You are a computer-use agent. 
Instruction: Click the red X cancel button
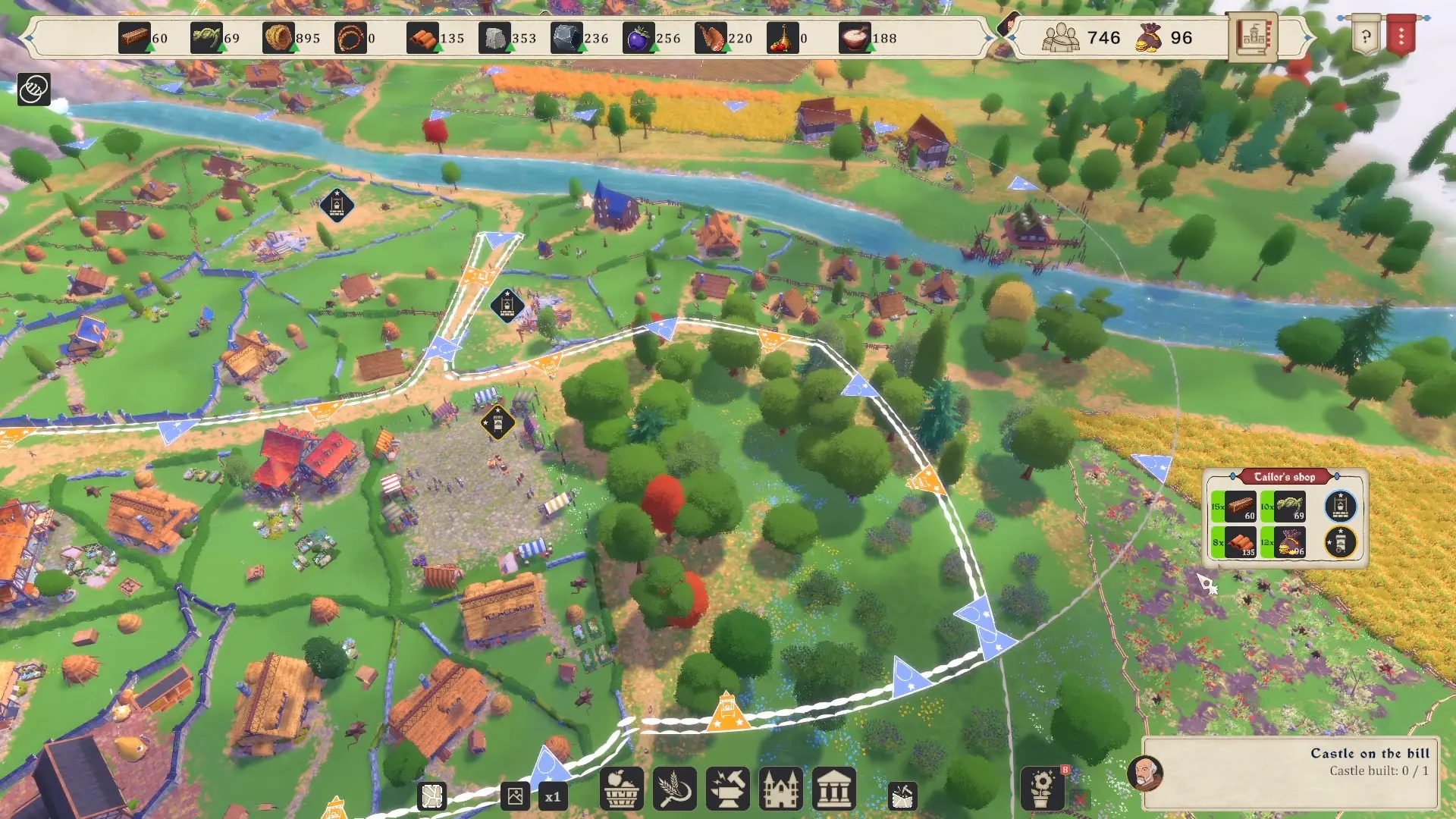click(1080, 799)
